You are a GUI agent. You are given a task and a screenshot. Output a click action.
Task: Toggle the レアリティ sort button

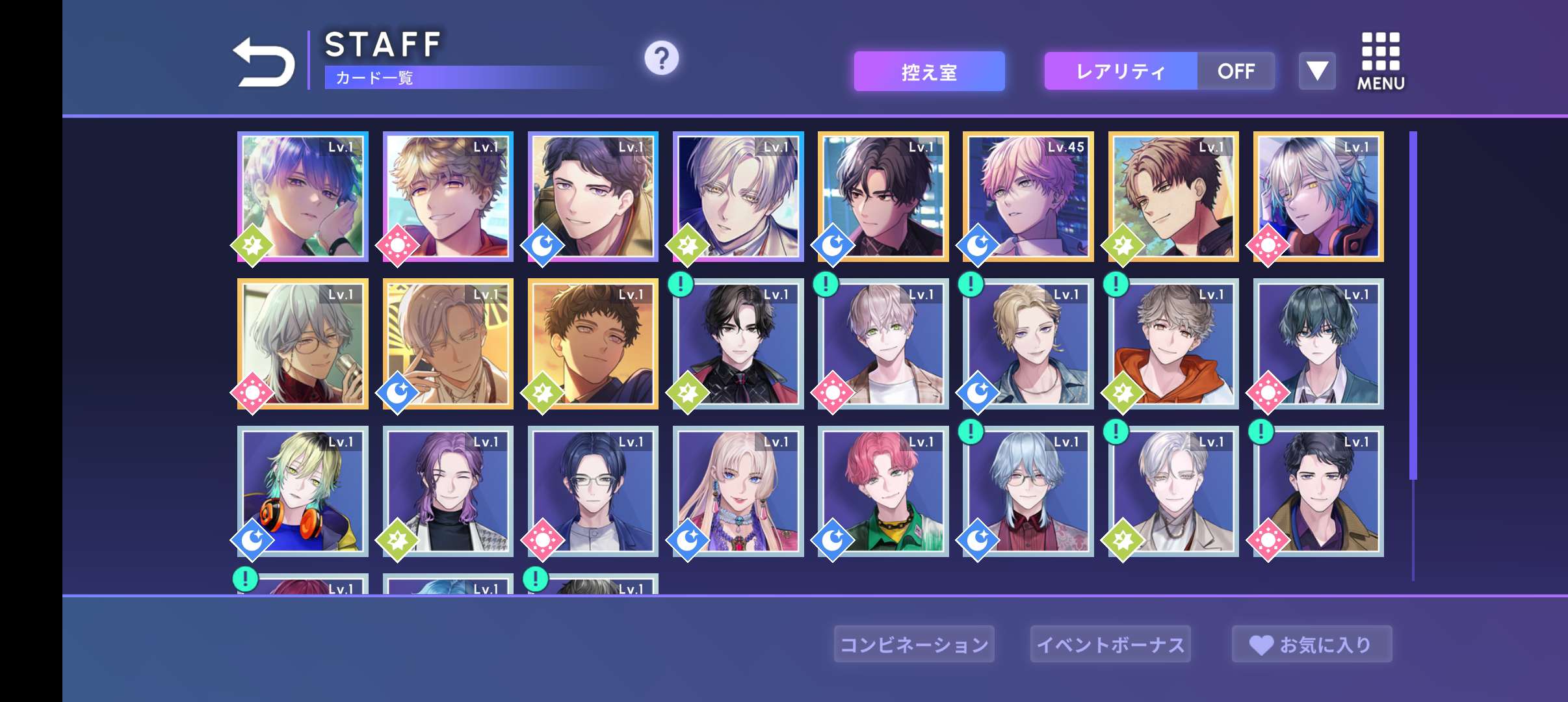pyautogui.click(x=1120, y=71)
